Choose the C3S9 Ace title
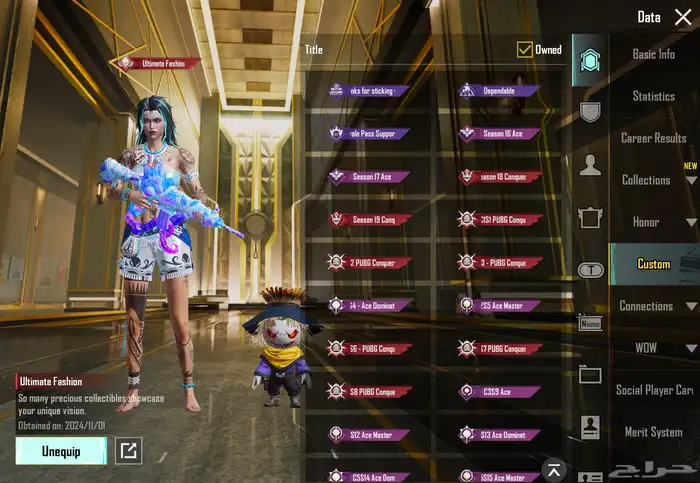Viewport: 700px width, 483px height. 499,392
